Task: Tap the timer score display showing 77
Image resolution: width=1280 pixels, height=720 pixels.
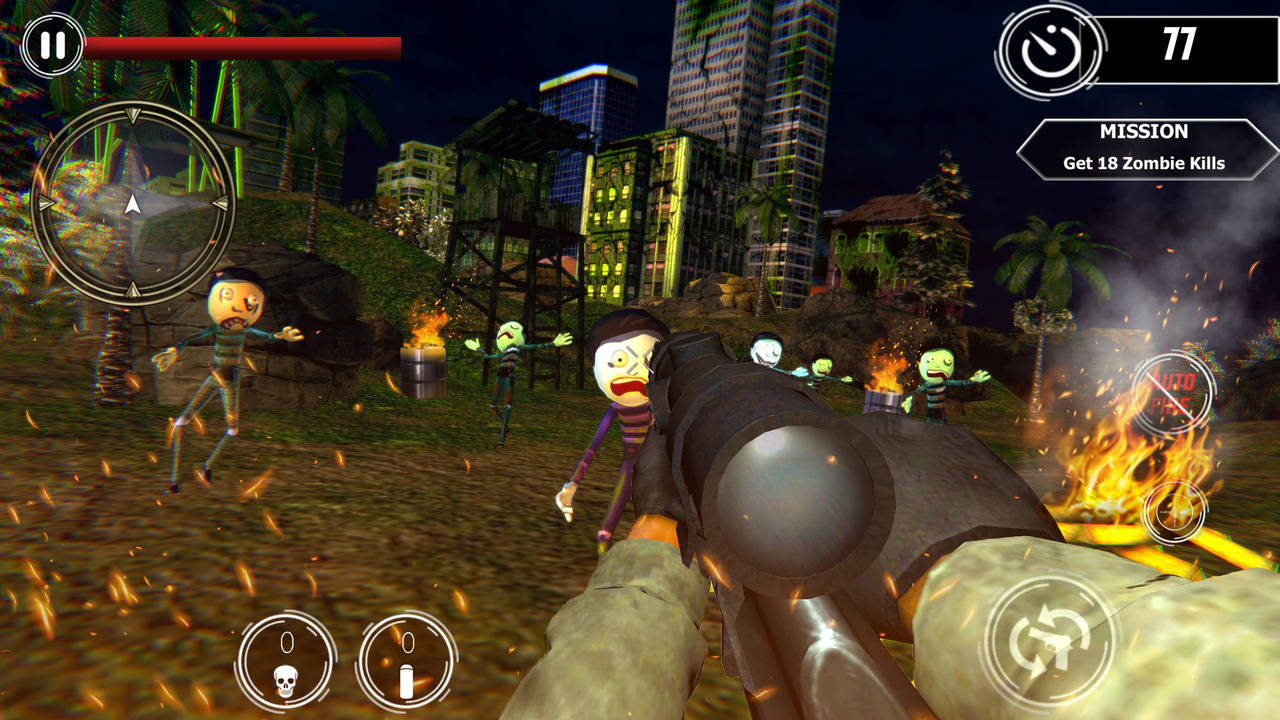Action: pyautogui.click(x=1181, y=46)
